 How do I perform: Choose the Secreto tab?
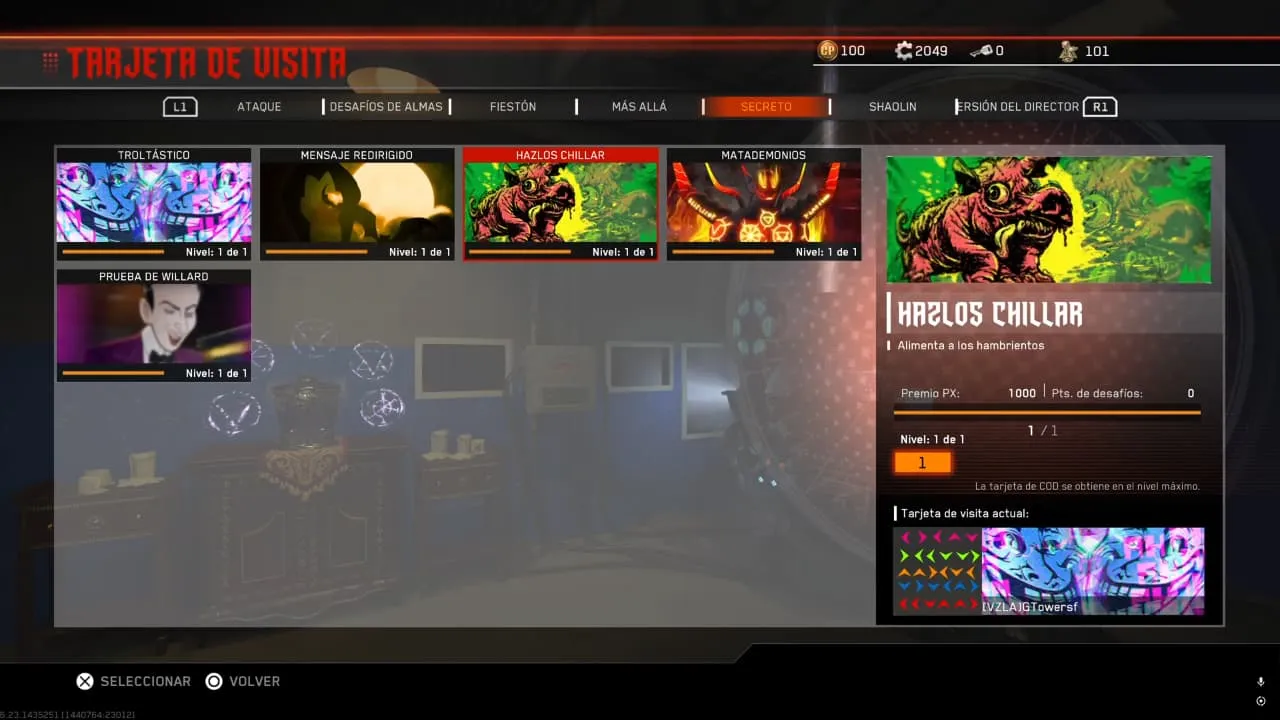(x=766, y=107)
